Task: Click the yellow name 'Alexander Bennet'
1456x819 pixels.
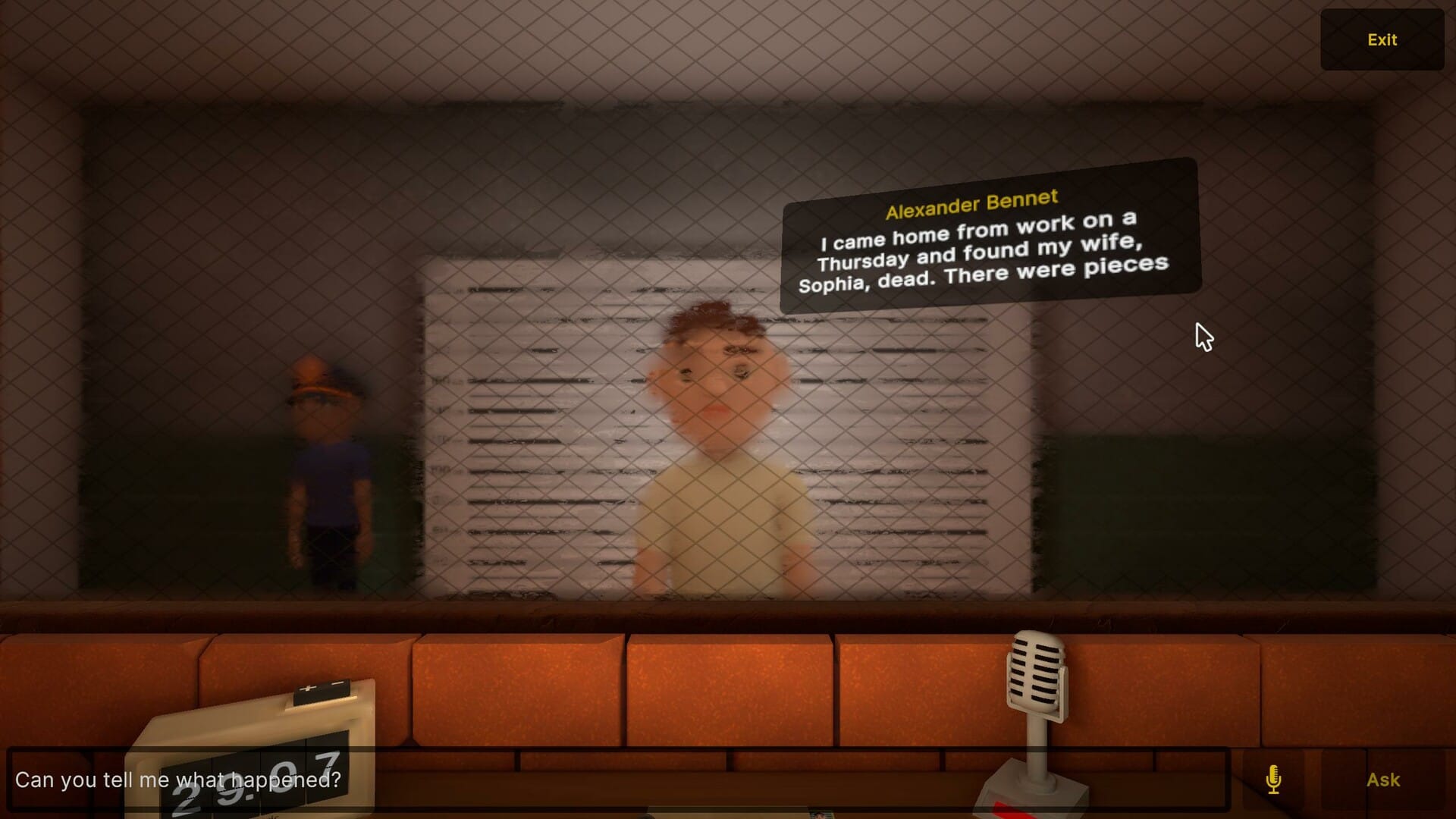Action: 971,199
